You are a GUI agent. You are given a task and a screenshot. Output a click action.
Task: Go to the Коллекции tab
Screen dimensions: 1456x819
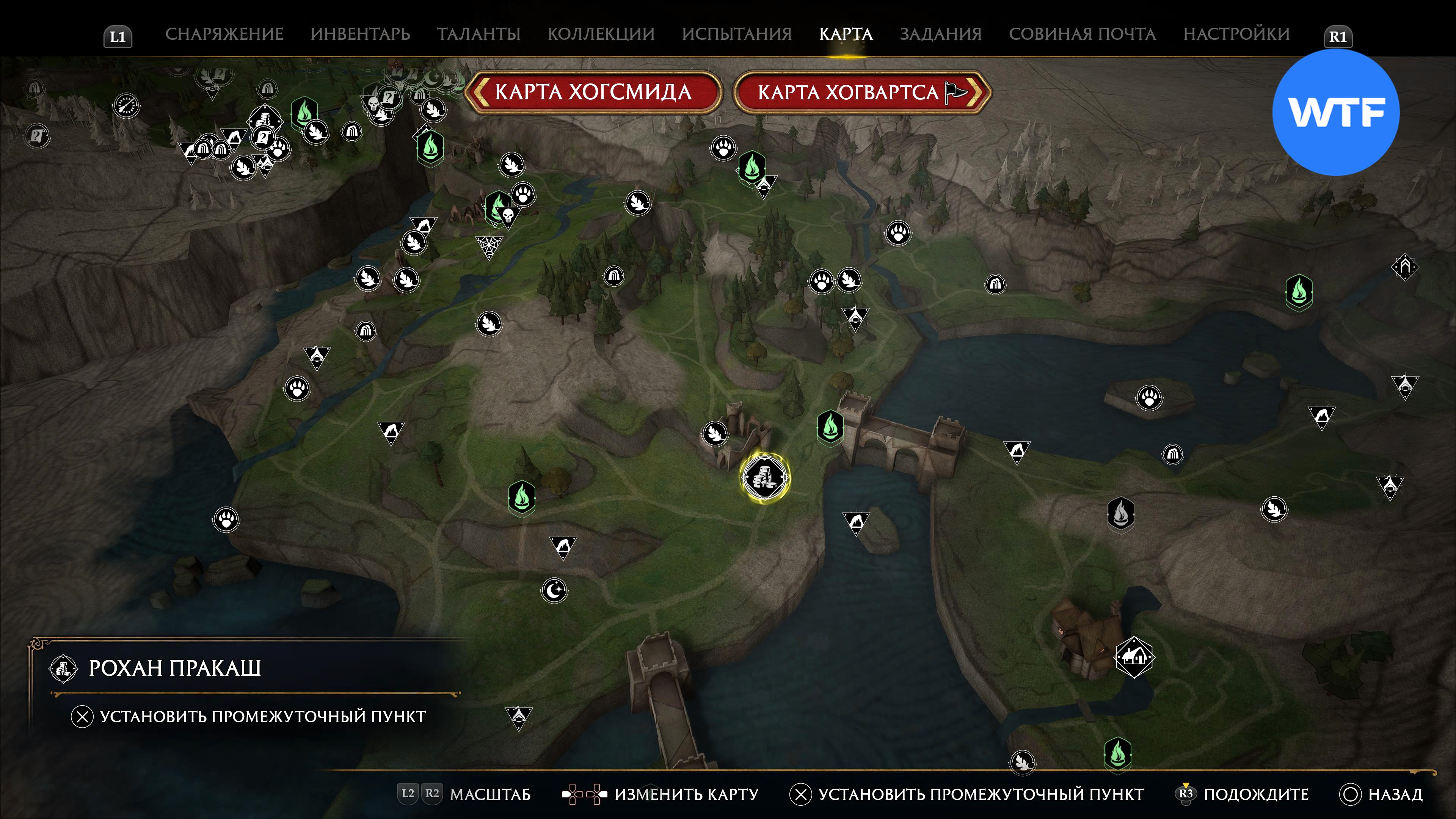click(x=601, y=34)
